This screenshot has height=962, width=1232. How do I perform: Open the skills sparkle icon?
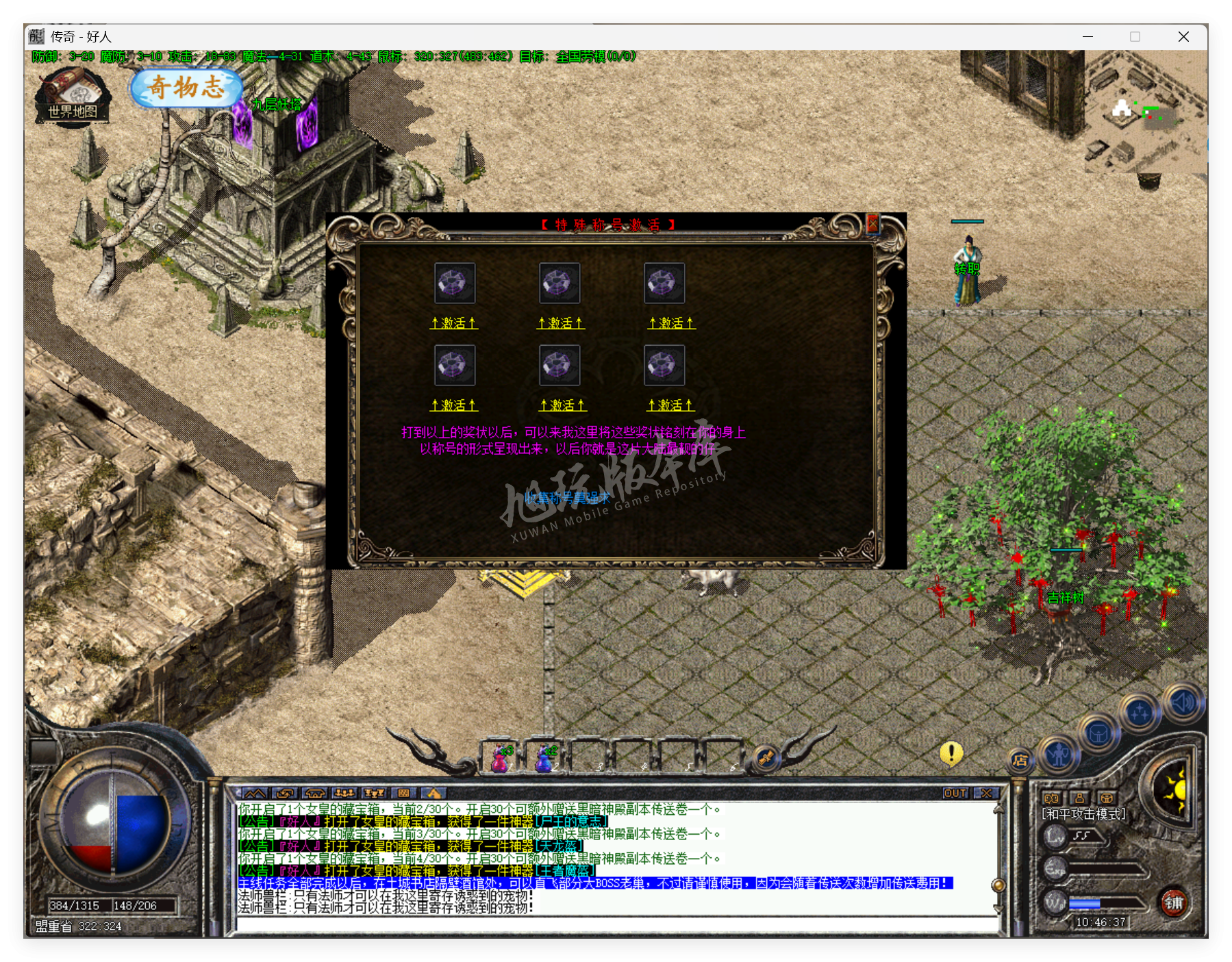(x=1140, y=710)
